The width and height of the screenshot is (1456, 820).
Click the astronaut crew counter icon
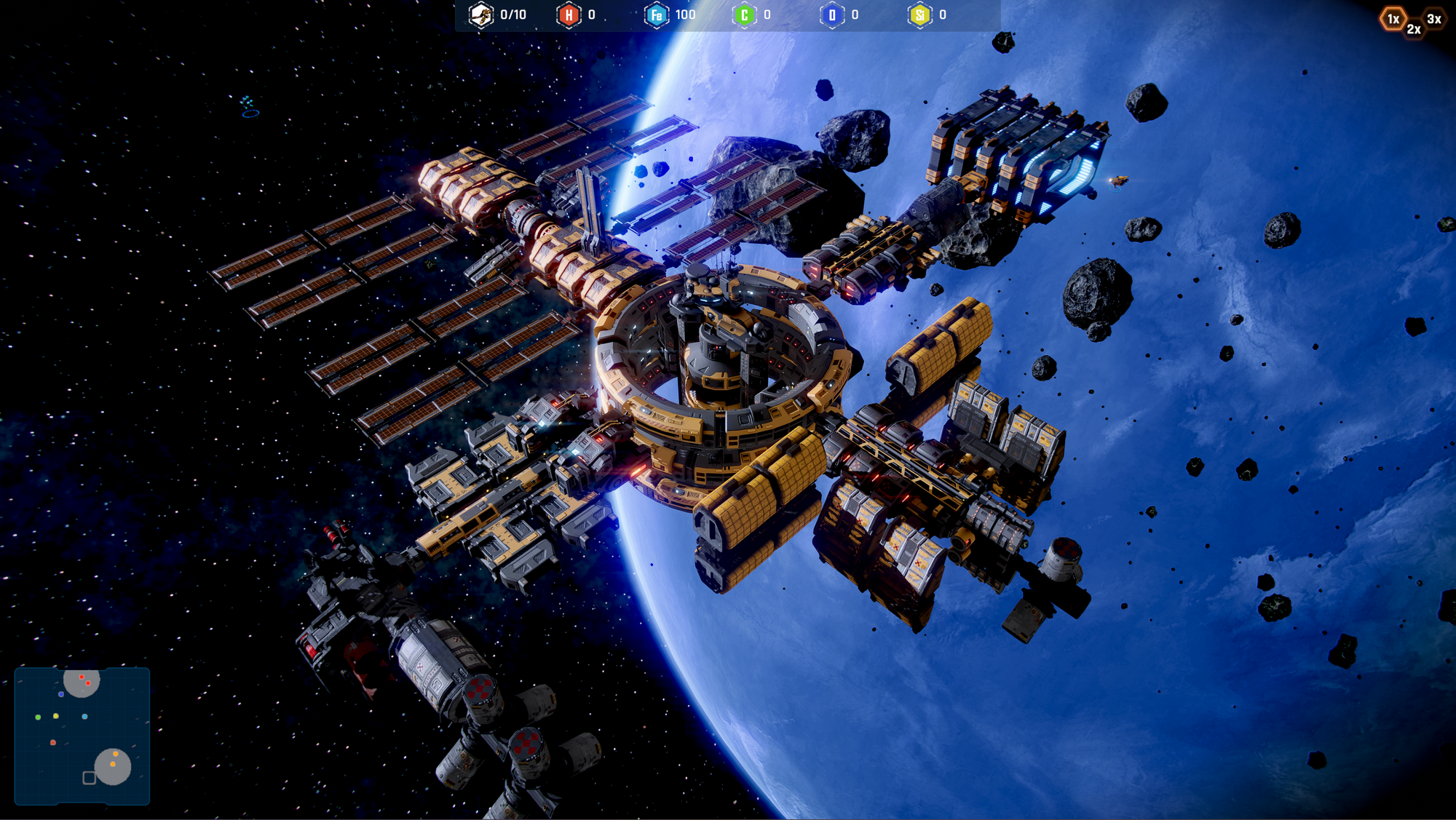[480, 15]
